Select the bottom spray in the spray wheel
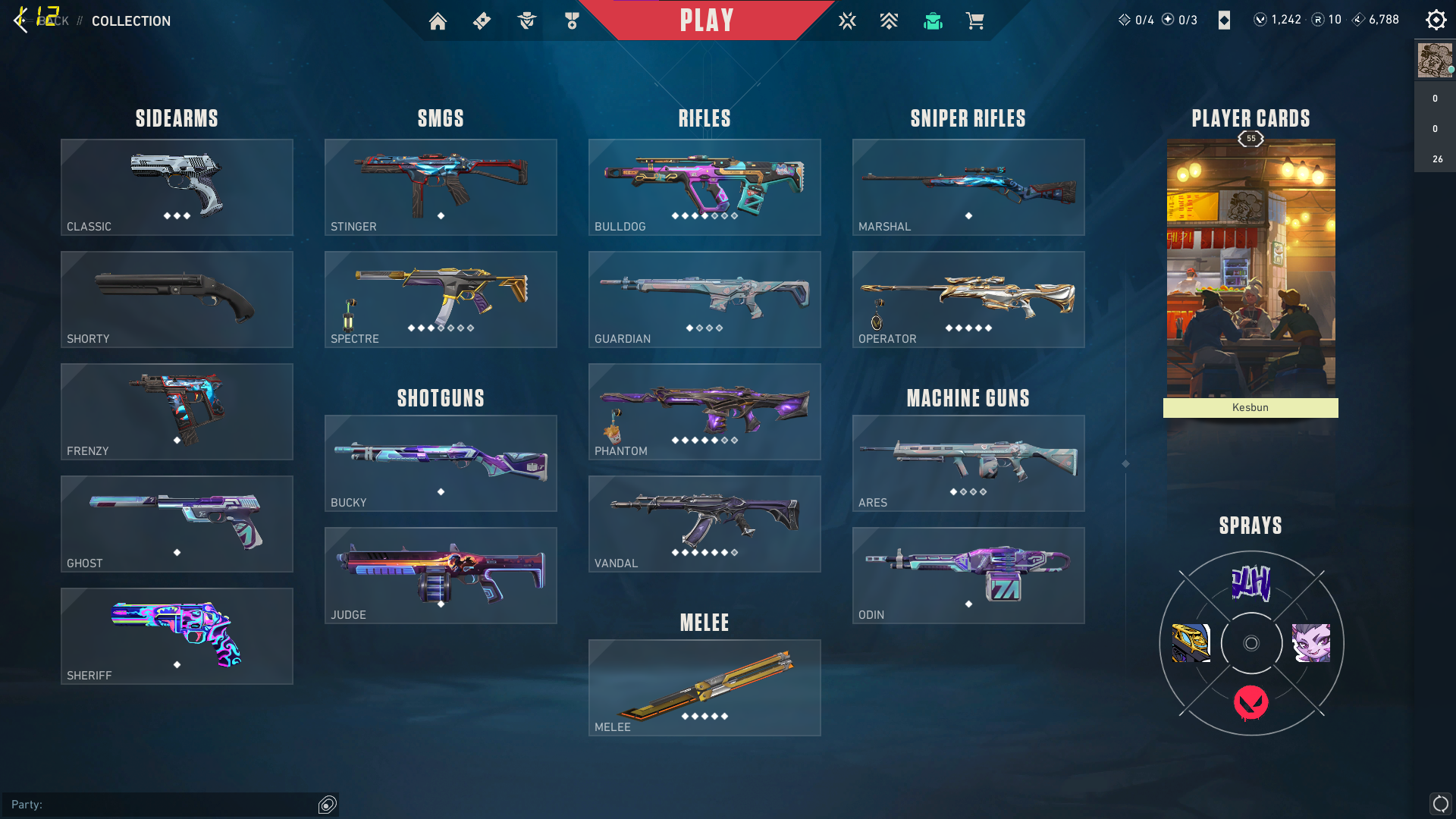The image size is (1456, 819). click(1251, 702)
